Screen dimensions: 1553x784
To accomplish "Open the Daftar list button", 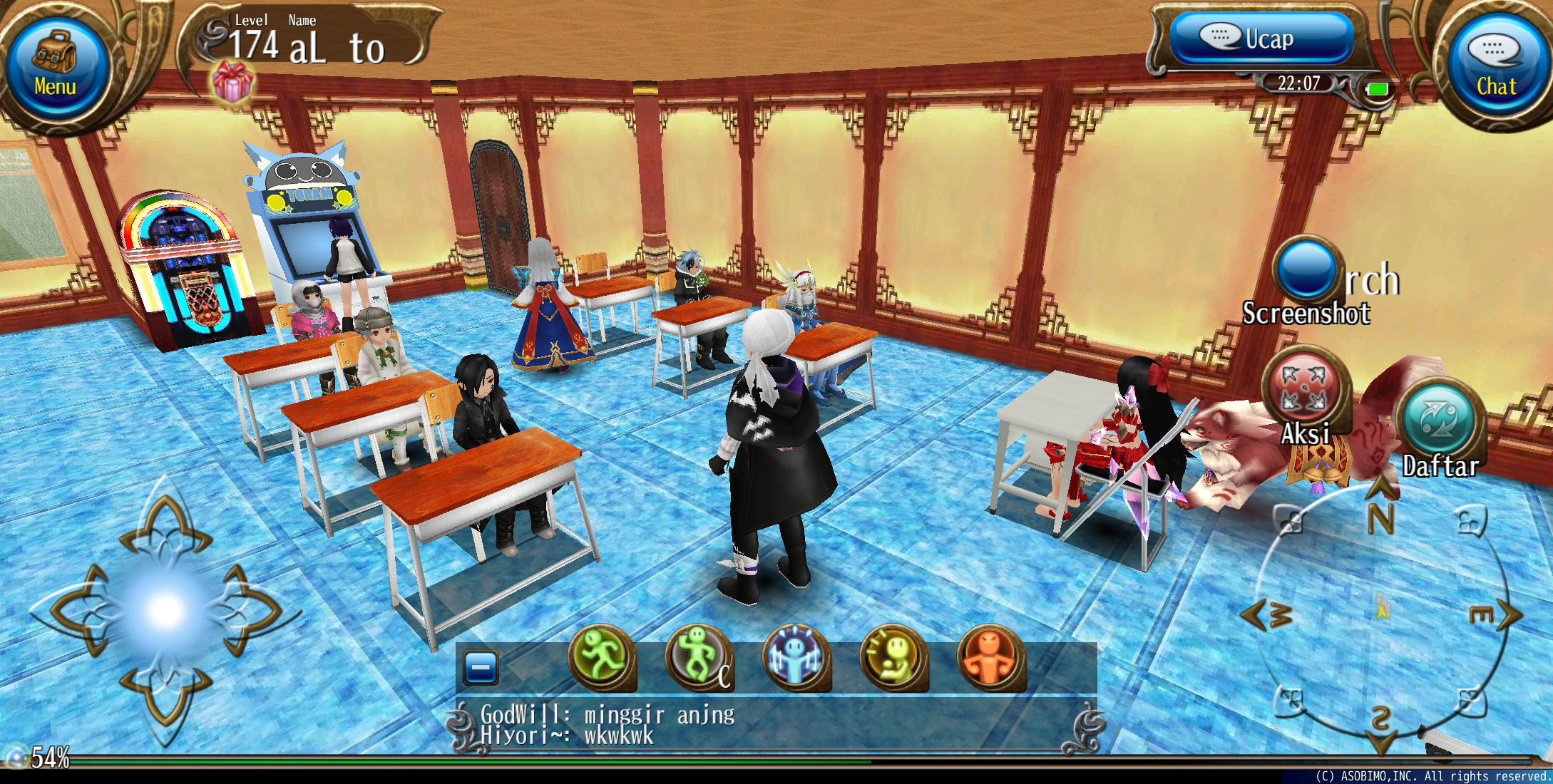I will pyautogui.click(x=1439, y=422).
